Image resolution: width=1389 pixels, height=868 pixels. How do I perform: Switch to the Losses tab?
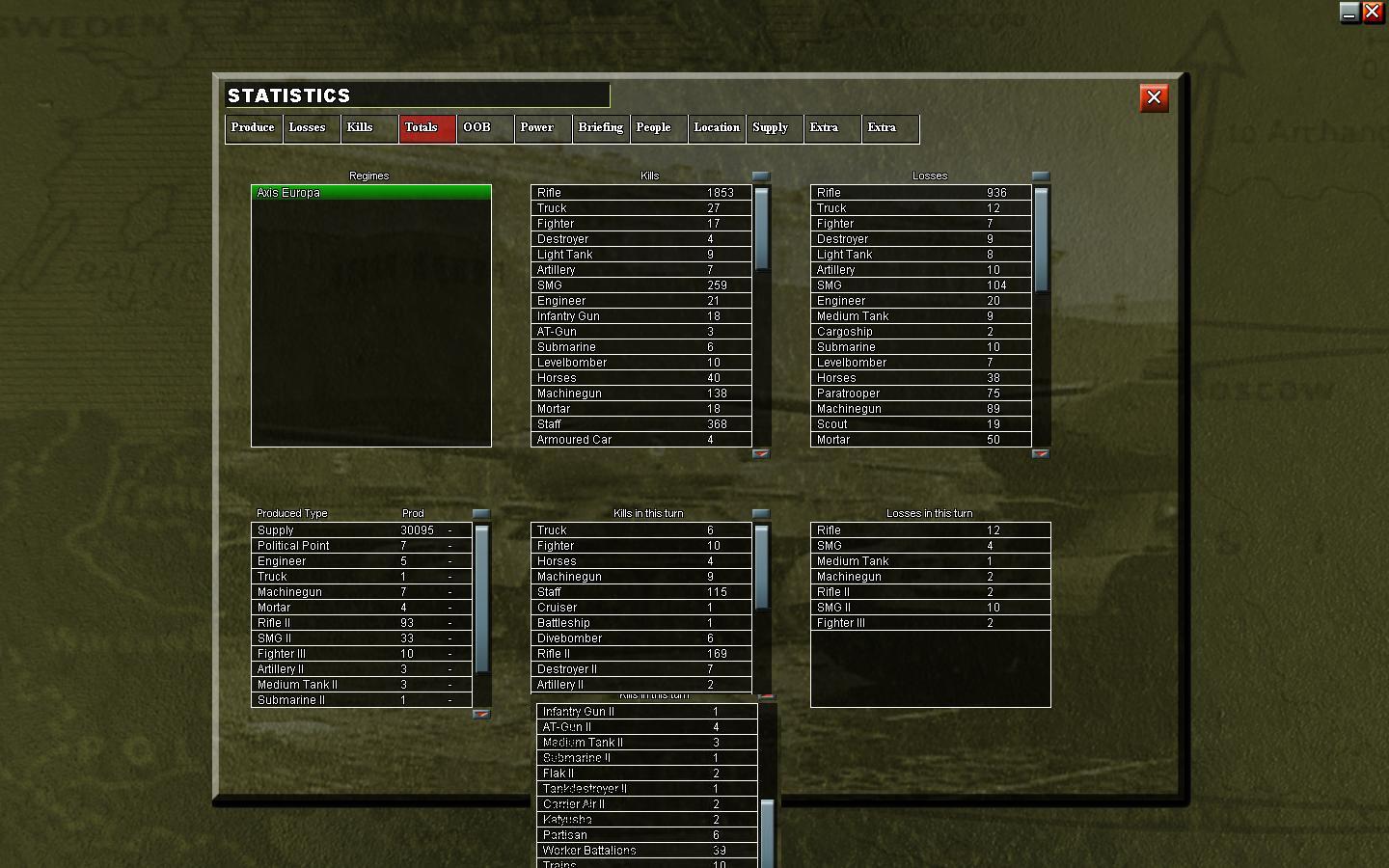[311, 128]
